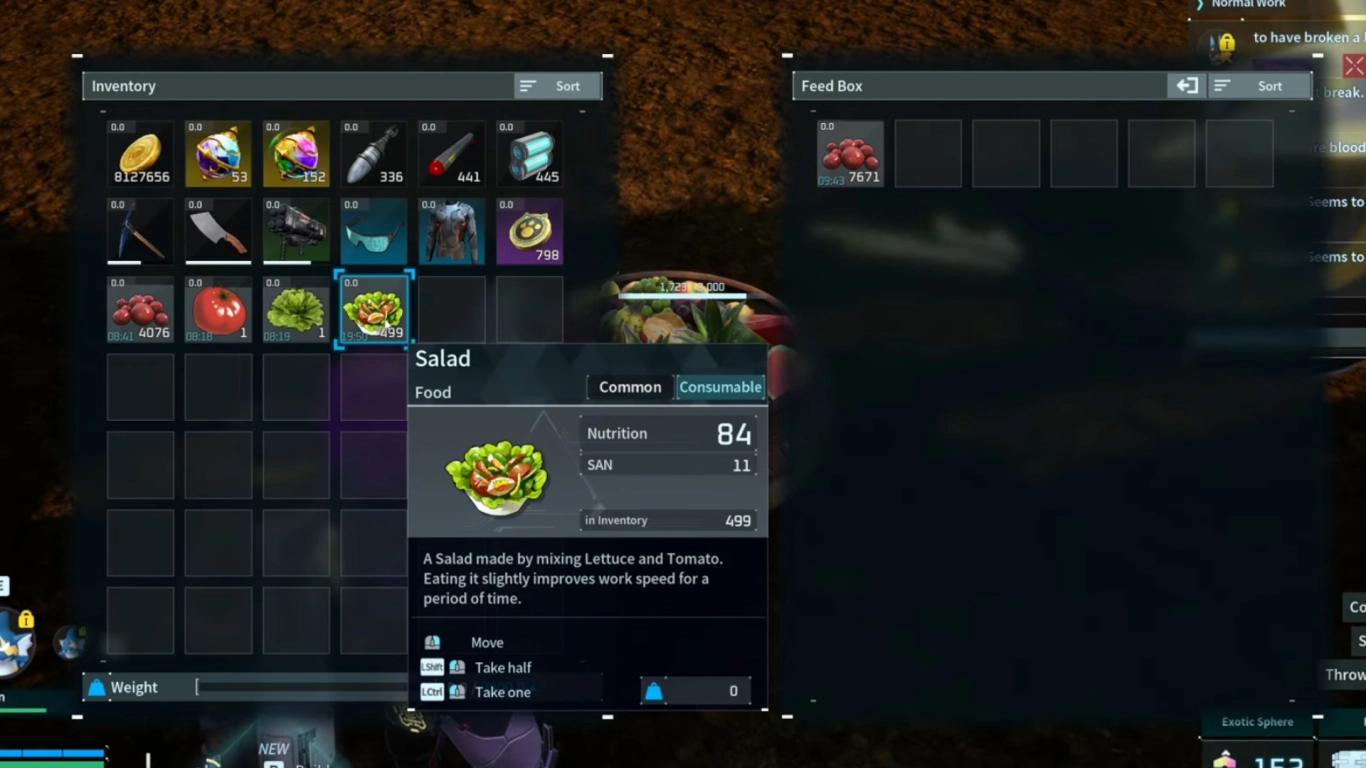Select the sunglasses equipment item
1366x768 pixels.
click(x=373, y=231)
